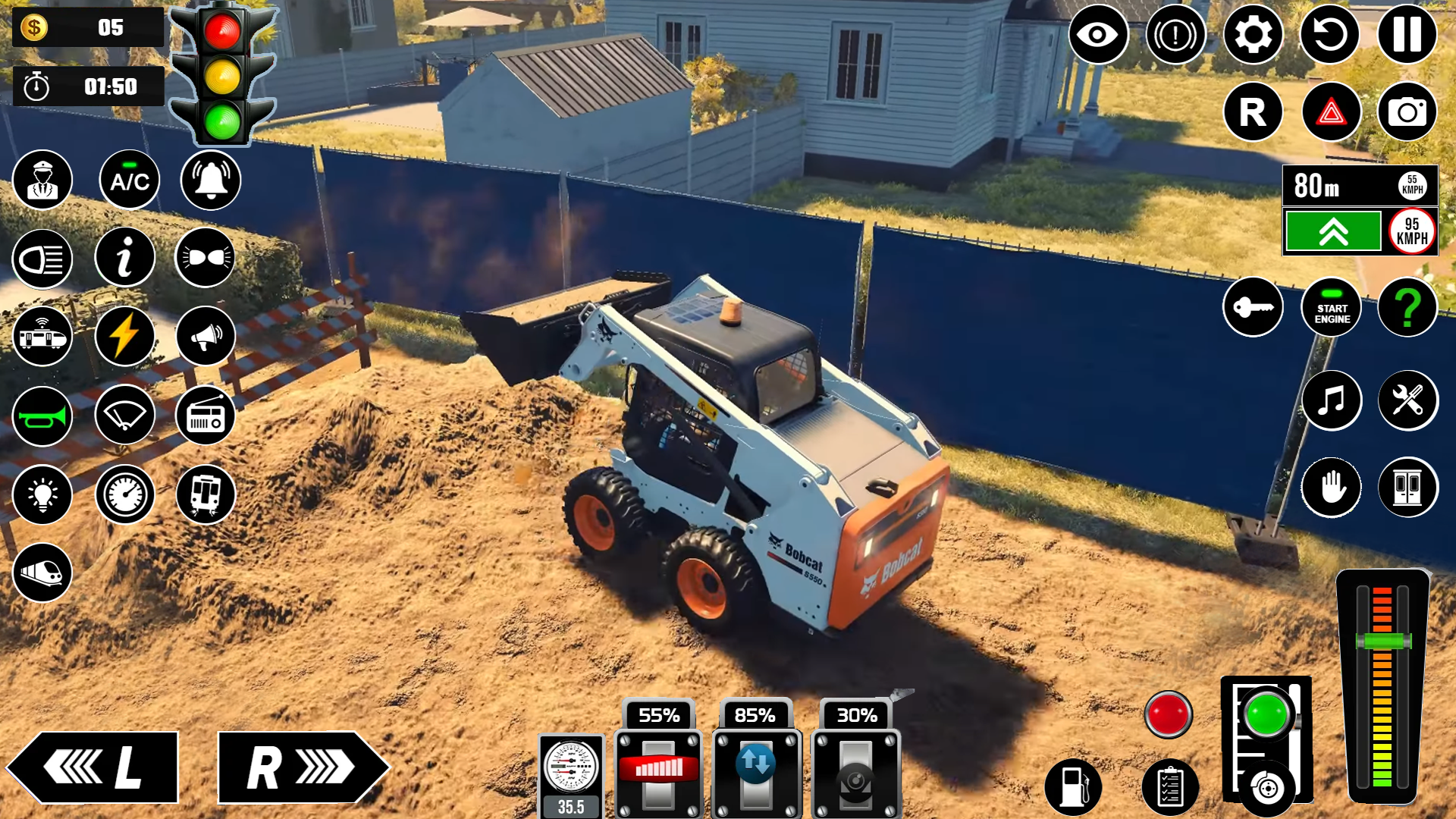Open the mission clipboard checklist

[x=1169, y=789]
